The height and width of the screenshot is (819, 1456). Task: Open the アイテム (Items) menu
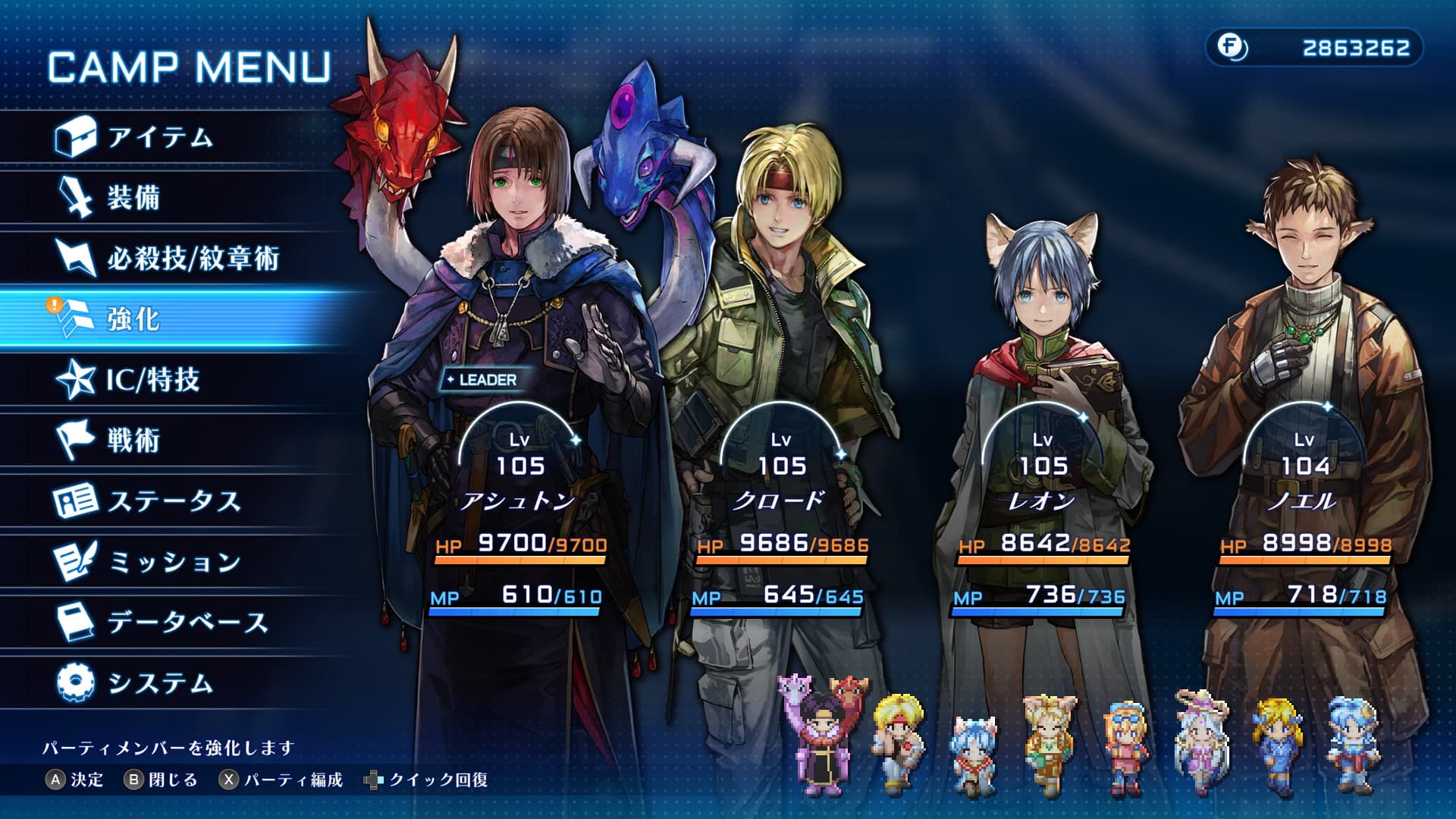159,137
